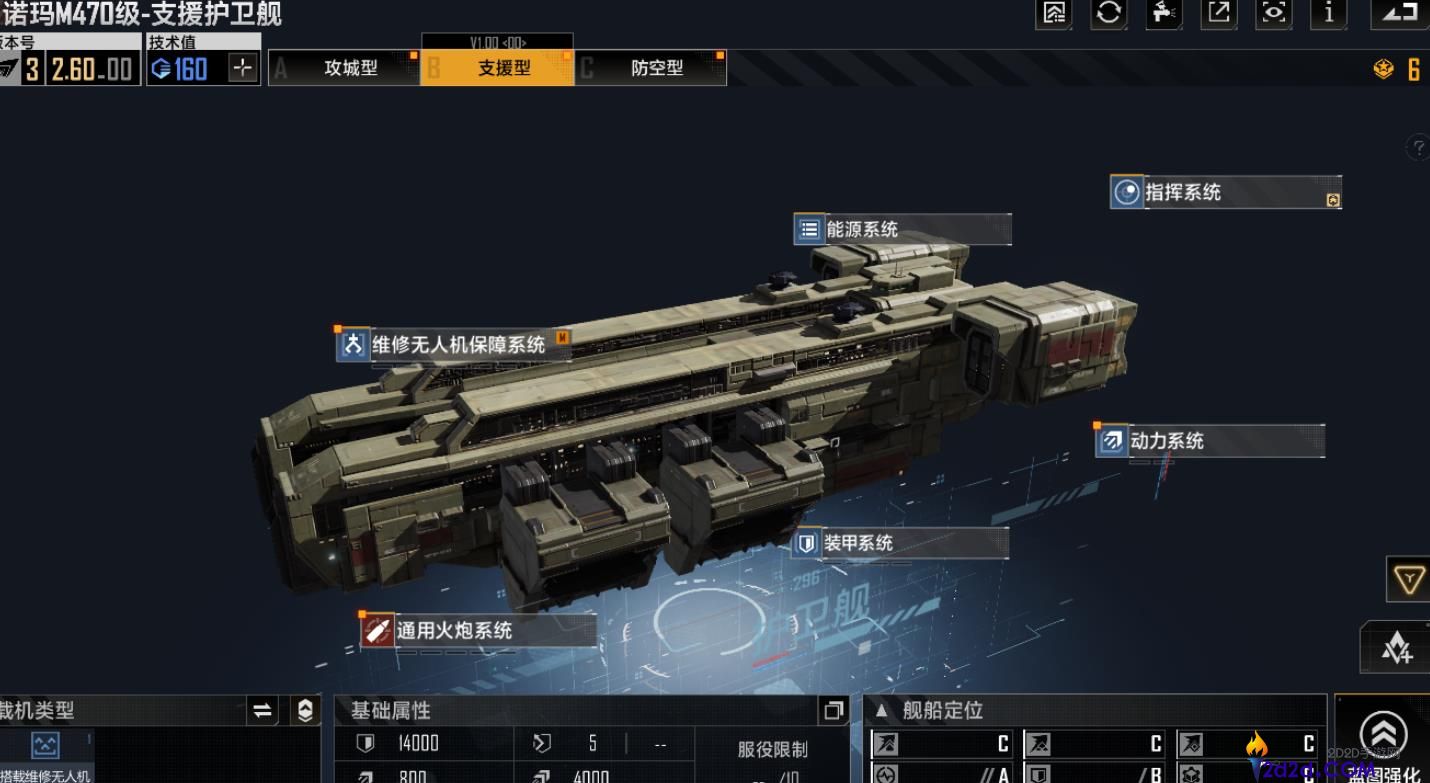Open the paint spray customization tool

pyautogui.click(x=1163, y=15)
